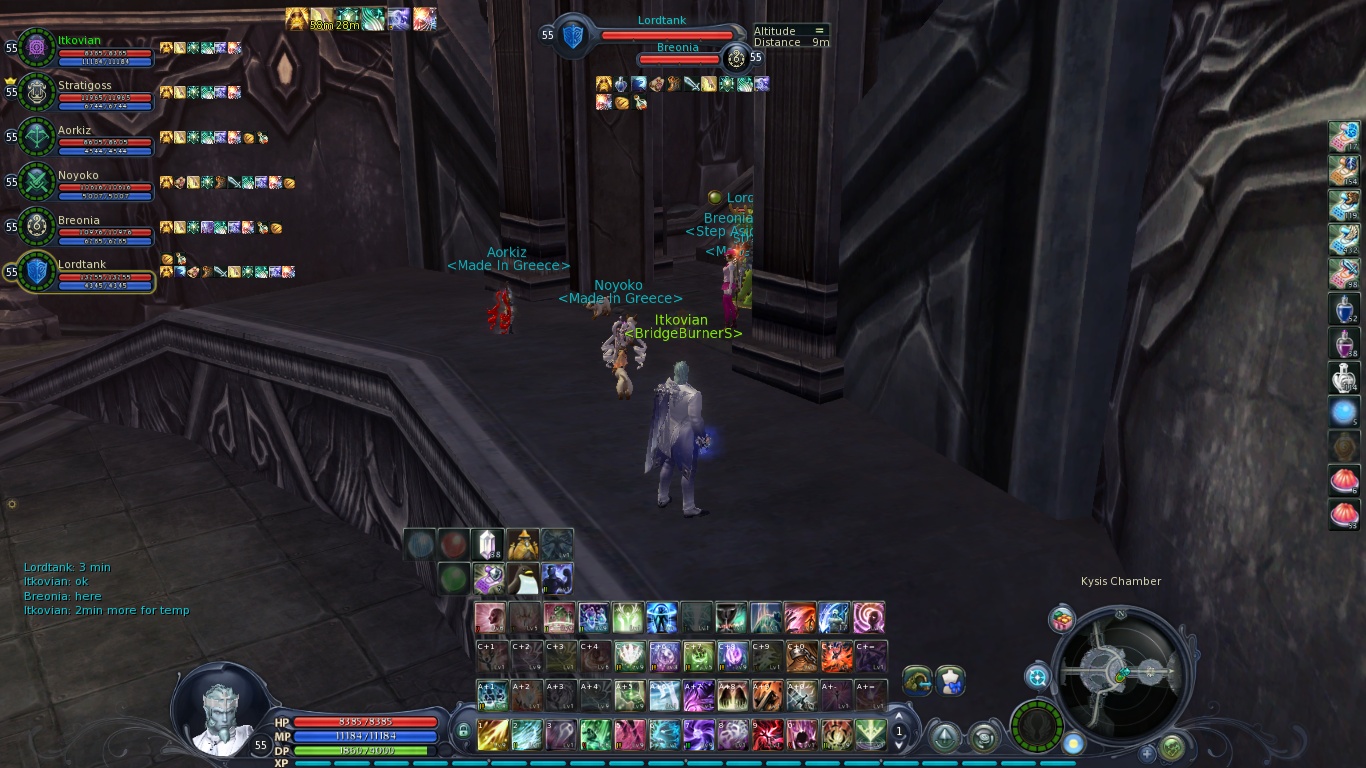The height and width of the screenshot is (768, 1366).
Task: Click the plus button below the minimap
Action: tap(1147, 752)
